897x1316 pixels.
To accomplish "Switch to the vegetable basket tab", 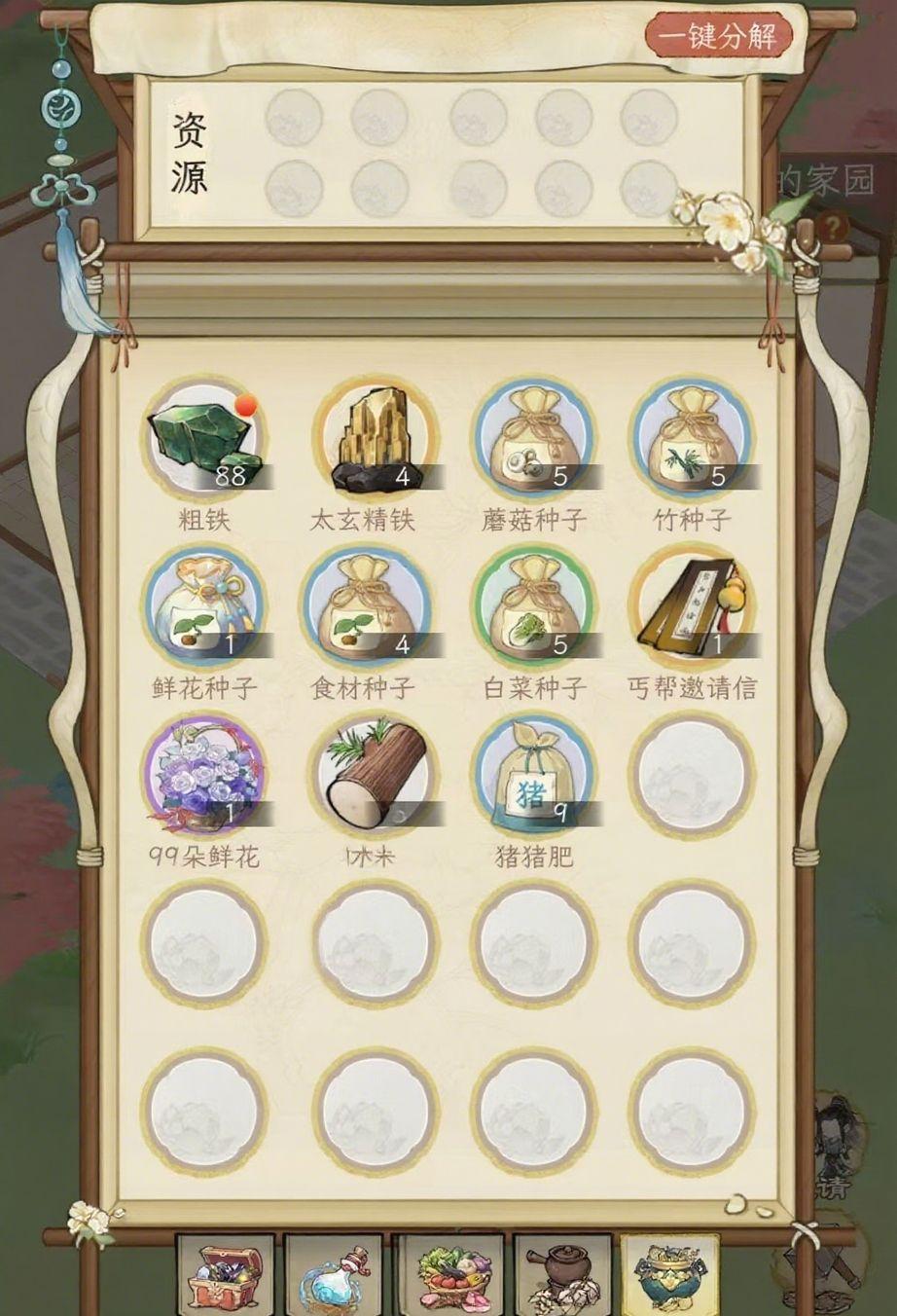I will coord(449,1273).
